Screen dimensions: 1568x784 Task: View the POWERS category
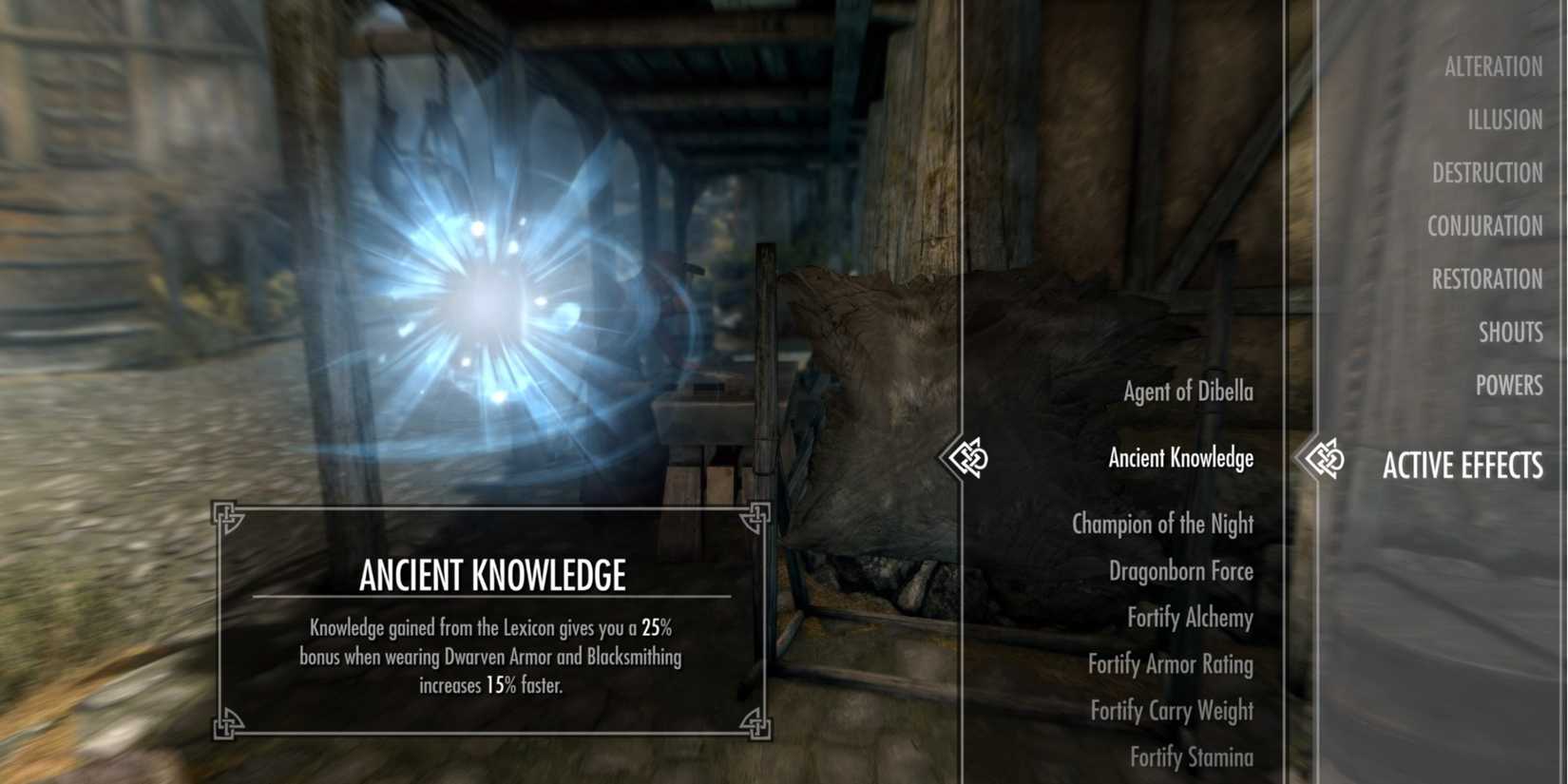pyautogui.click(x=1509, y=386)
